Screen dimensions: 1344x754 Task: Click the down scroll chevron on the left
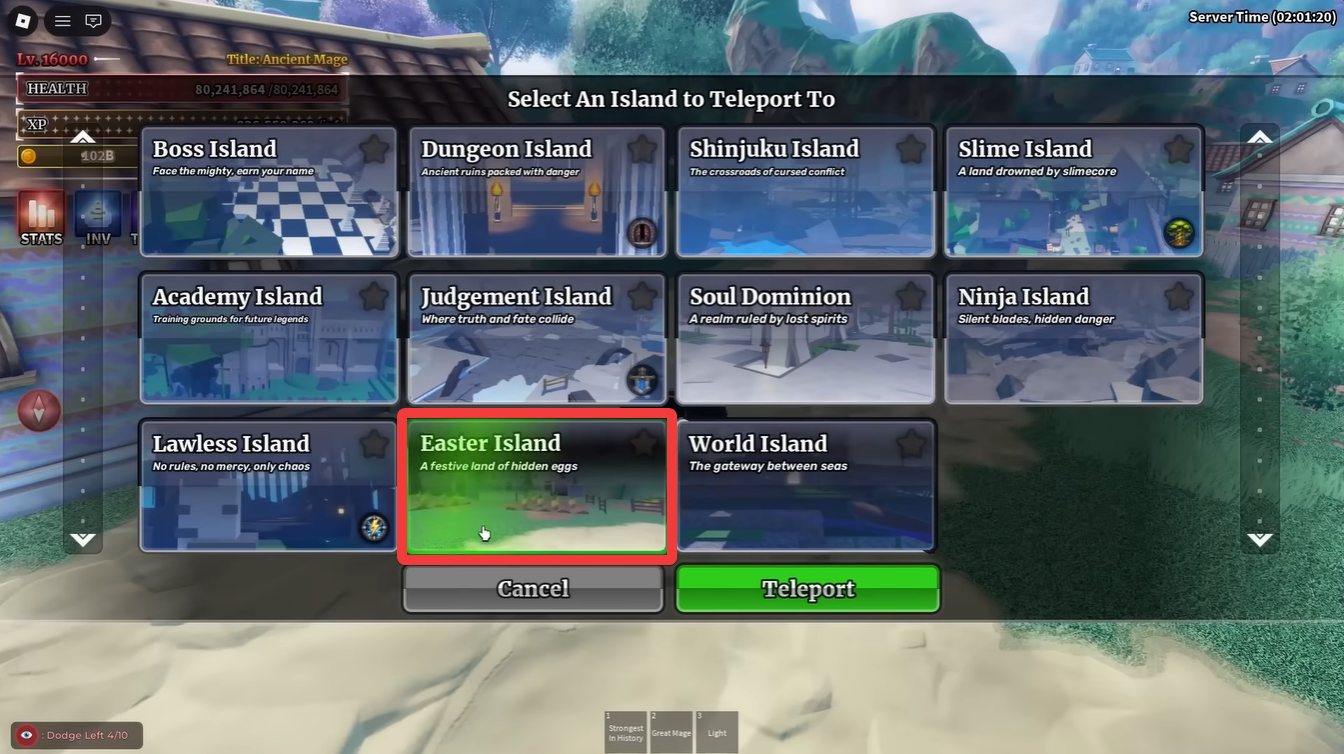point(83,540)
